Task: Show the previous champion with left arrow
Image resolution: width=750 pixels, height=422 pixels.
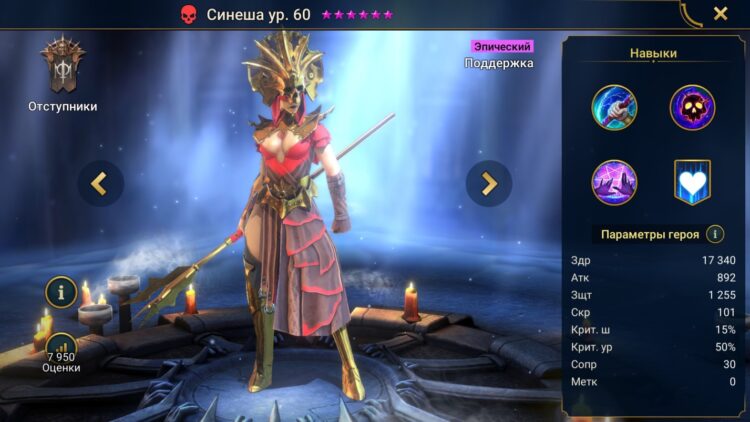Action: (100, 183)
